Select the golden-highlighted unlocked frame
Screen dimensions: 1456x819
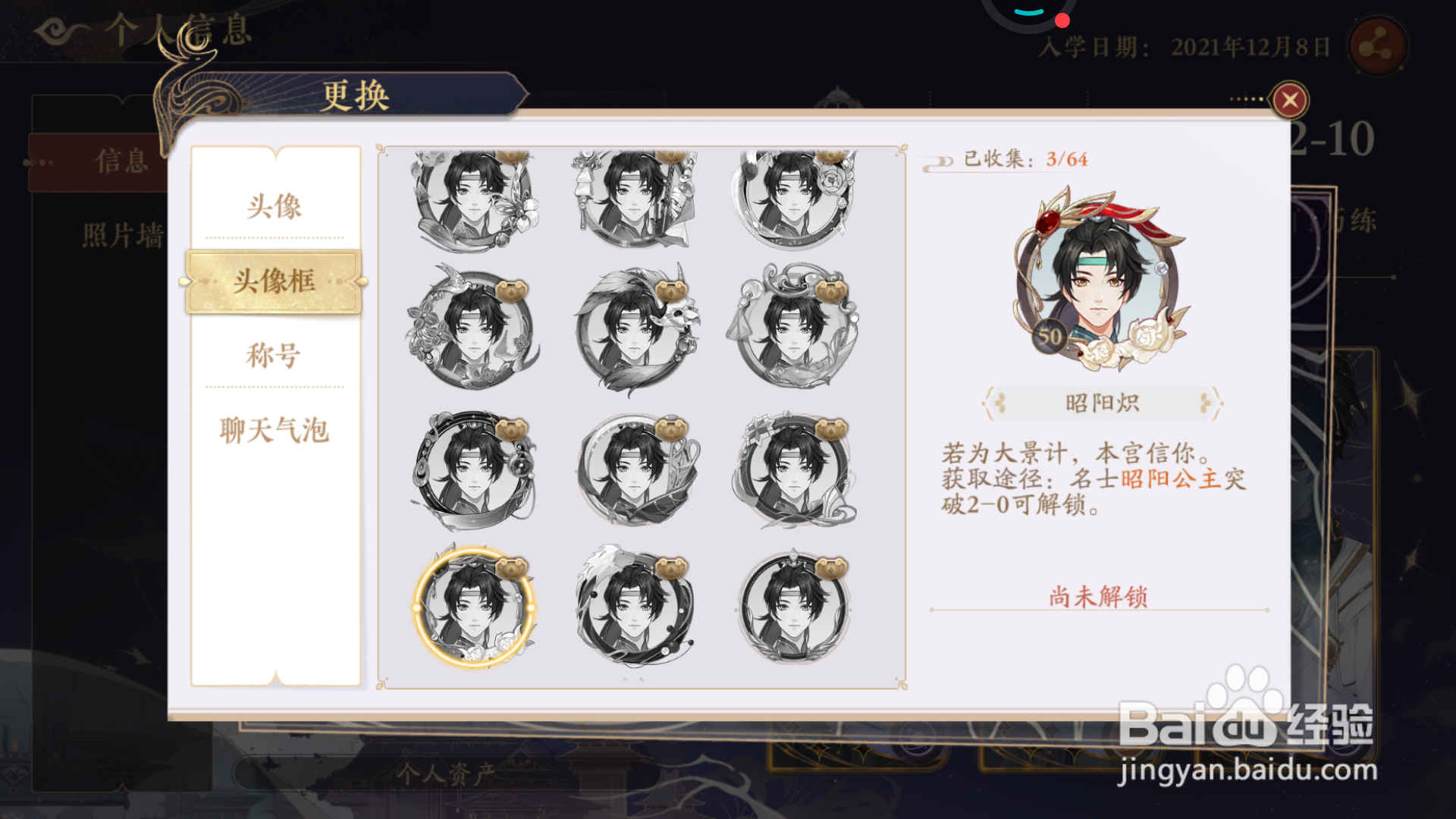(476, 607)
